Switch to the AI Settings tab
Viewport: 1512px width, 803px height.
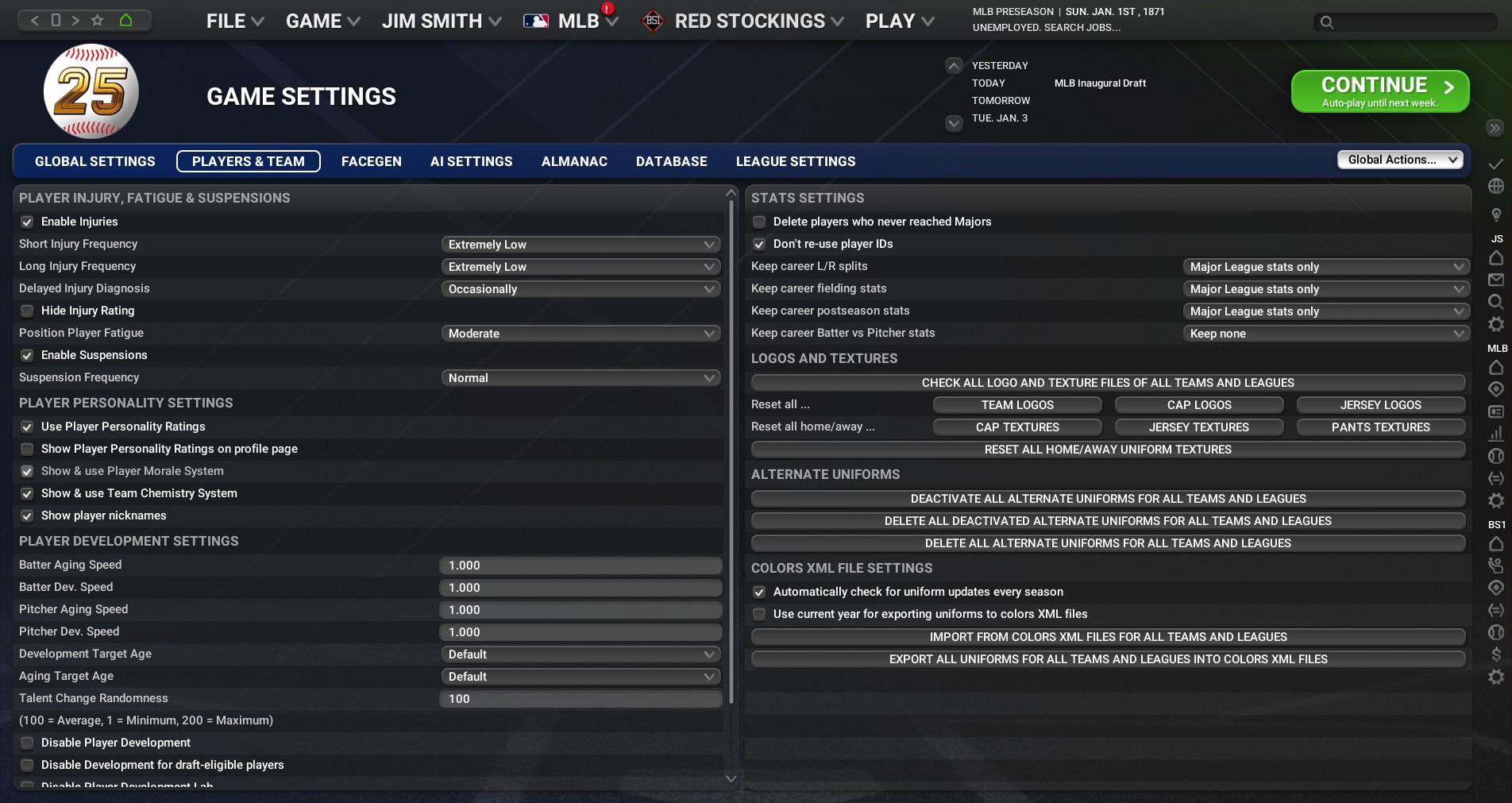coord(471,161)
